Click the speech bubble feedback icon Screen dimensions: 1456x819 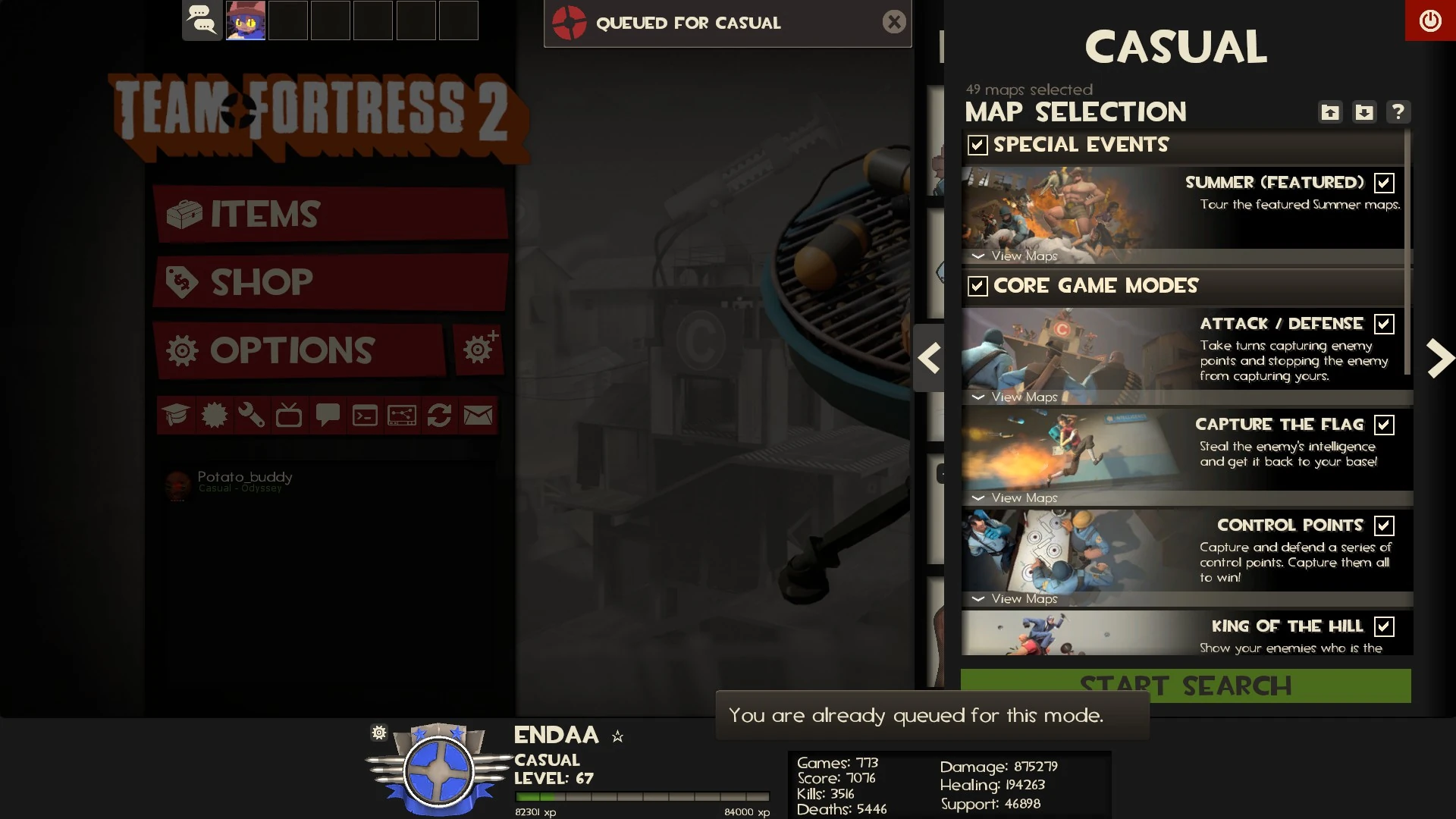click(327, 415)
